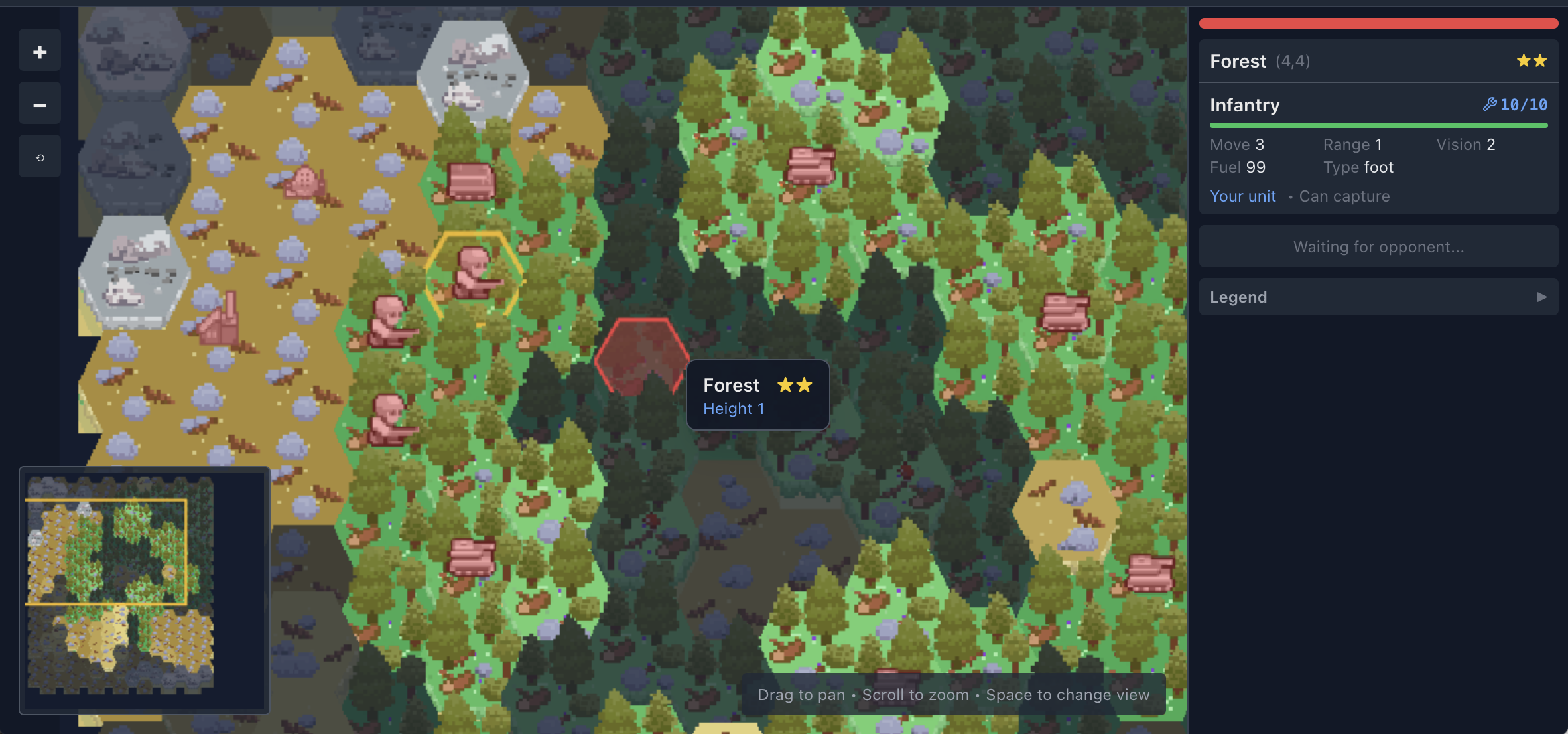
Task: Open the Your unit link
Action: (1243, 196)
